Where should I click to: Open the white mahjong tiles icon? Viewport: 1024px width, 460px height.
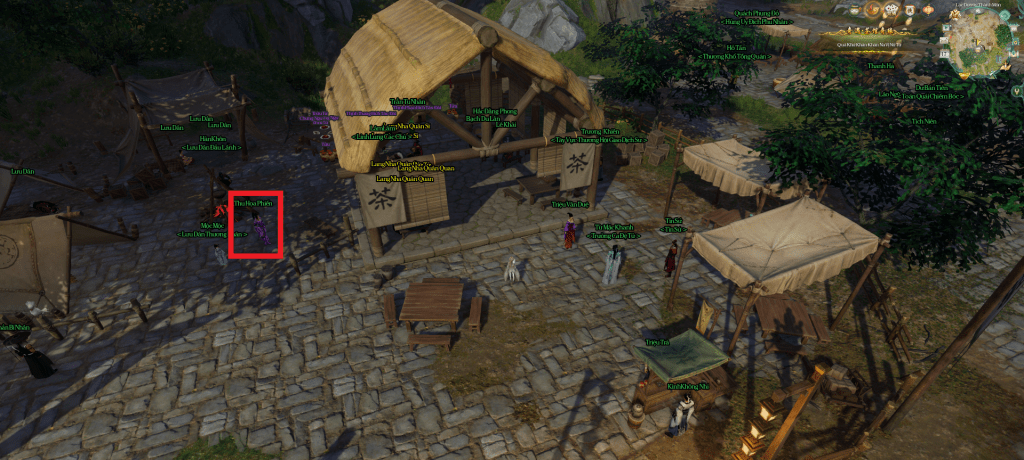tap(891, 9)
